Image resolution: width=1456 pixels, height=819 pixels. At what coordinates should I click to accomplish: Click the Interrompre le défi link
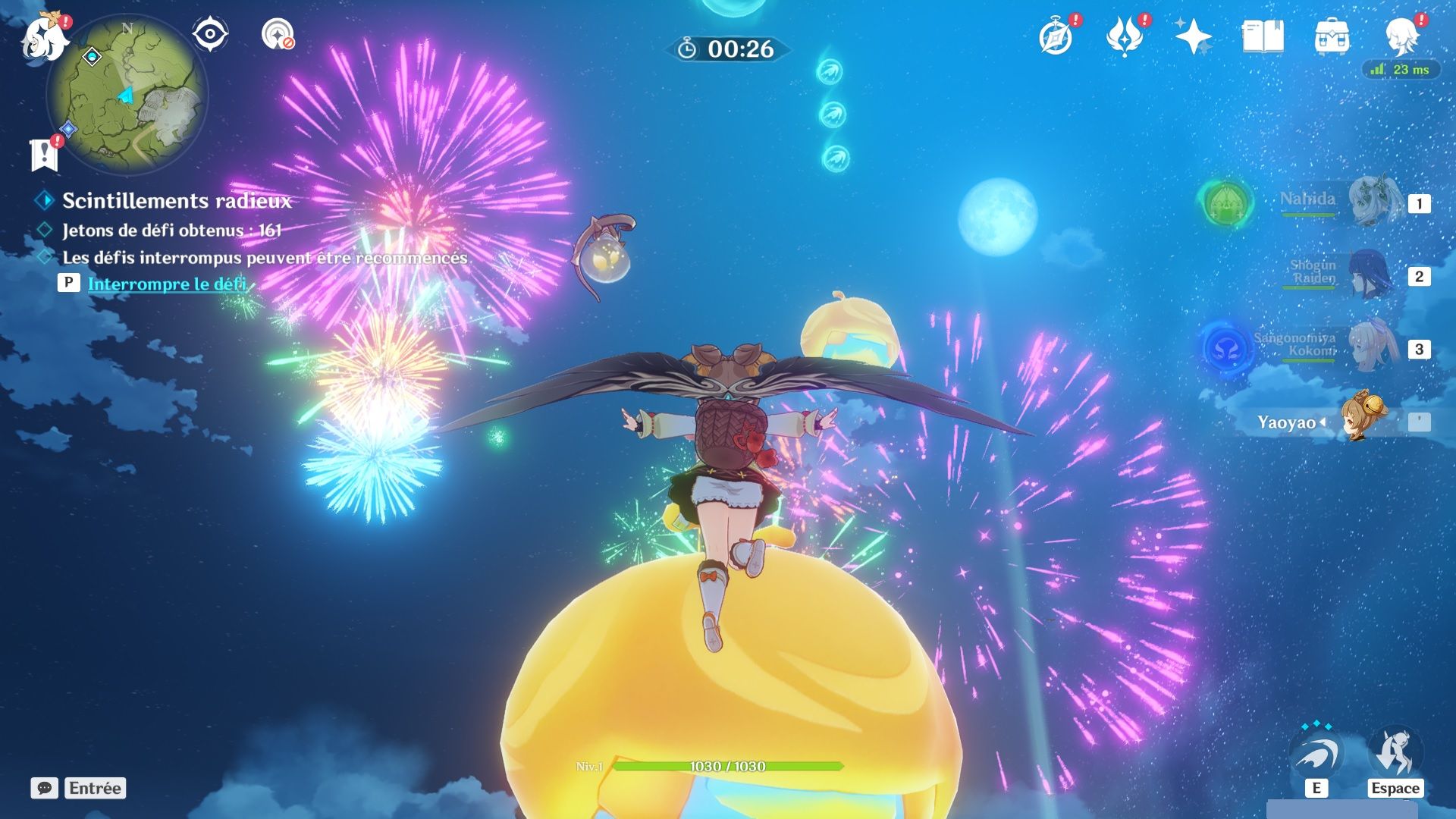167,284
